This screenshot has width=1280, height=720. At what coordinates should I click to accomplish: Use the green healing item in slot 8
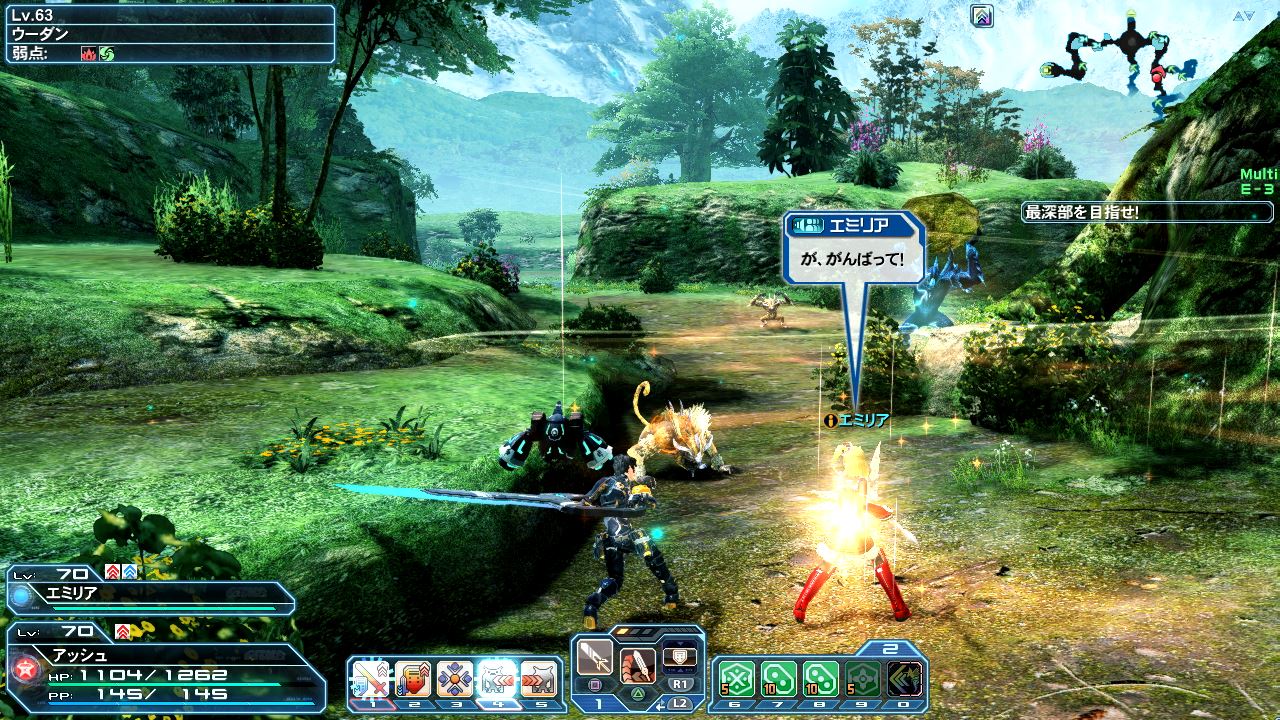[821, 679]
